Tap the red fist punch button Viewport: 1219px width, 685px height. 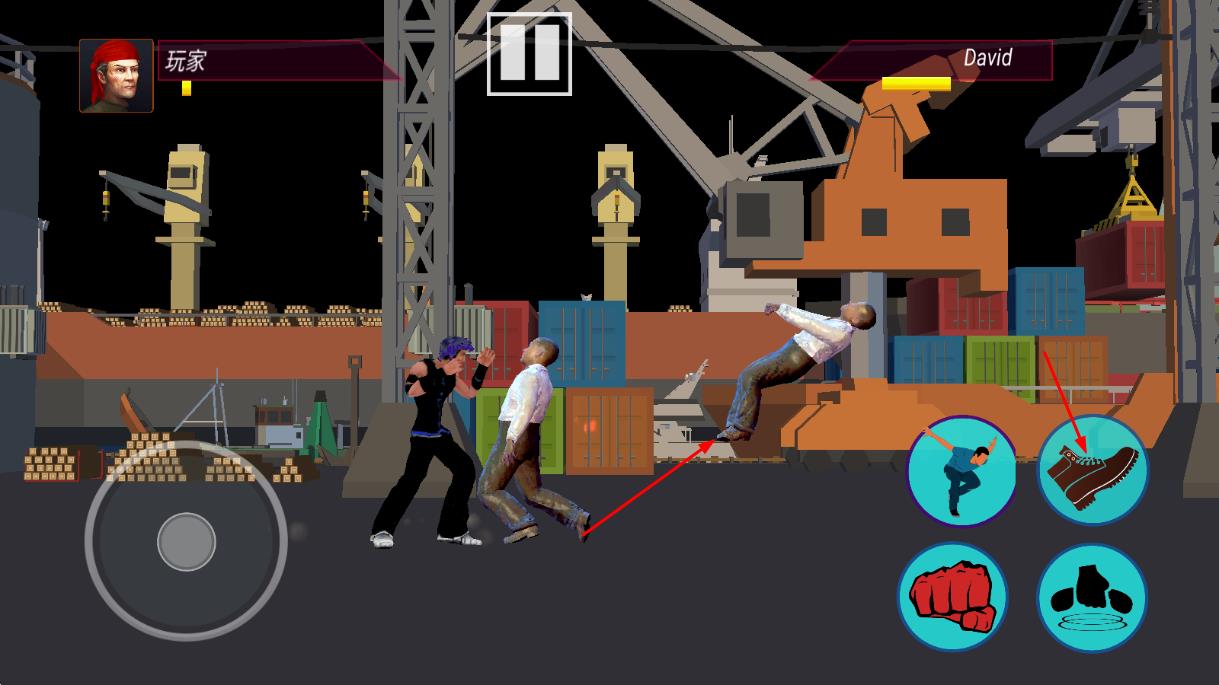pos(951,597)
